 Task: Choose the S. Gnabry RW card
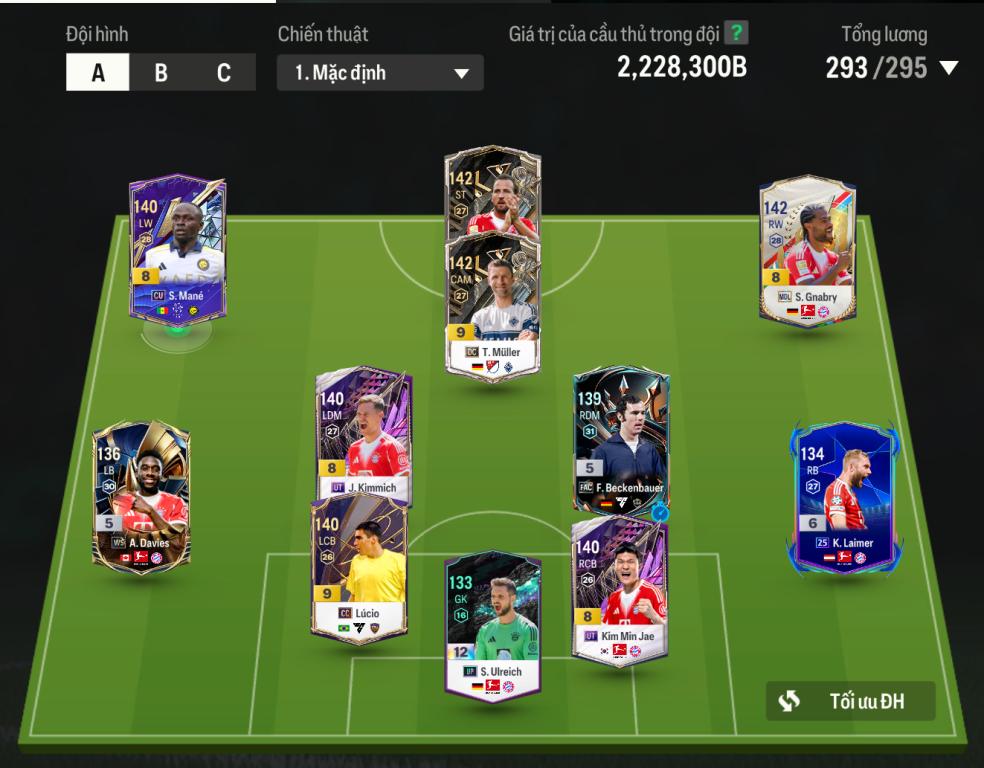click(807, 250)
